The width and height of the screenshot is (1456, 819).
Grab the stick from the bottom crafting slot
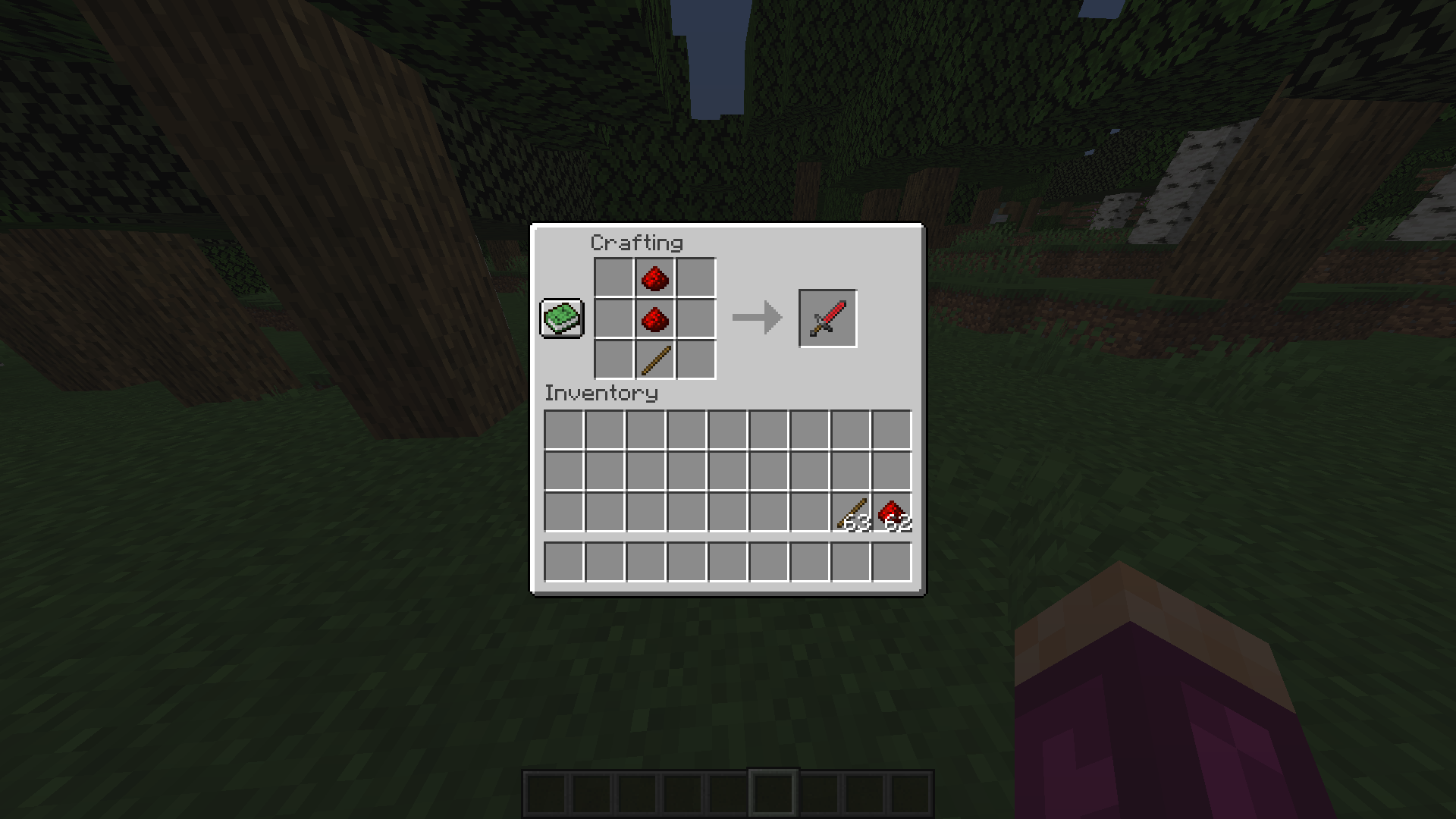click(x=654, y=359)
